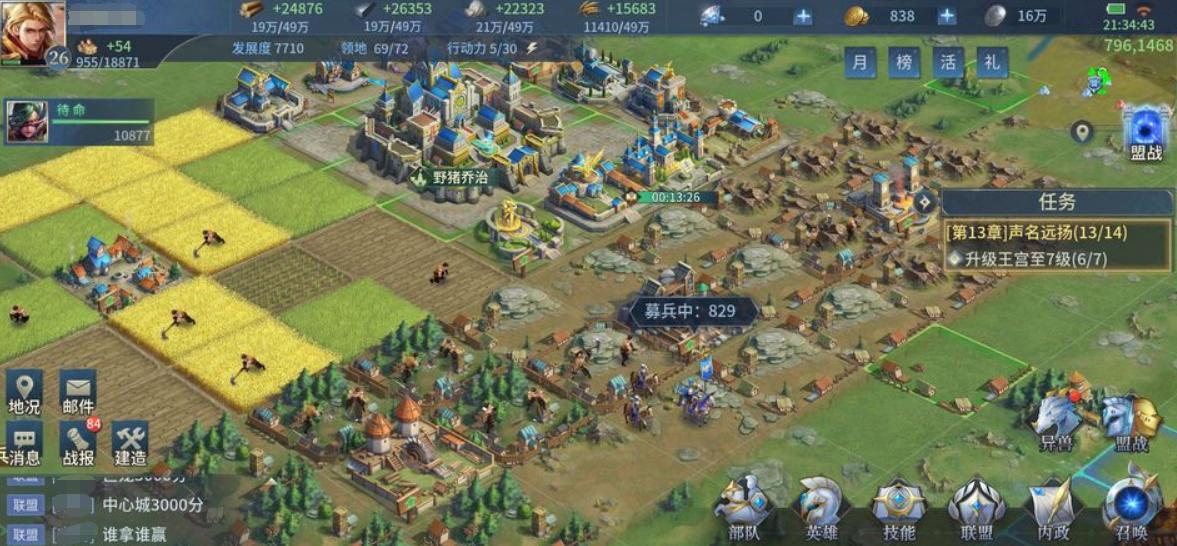The image size is (1177, 546).
Task: Click the map location pin icon
Action: pyautogui.click(x=1081, y=132)
